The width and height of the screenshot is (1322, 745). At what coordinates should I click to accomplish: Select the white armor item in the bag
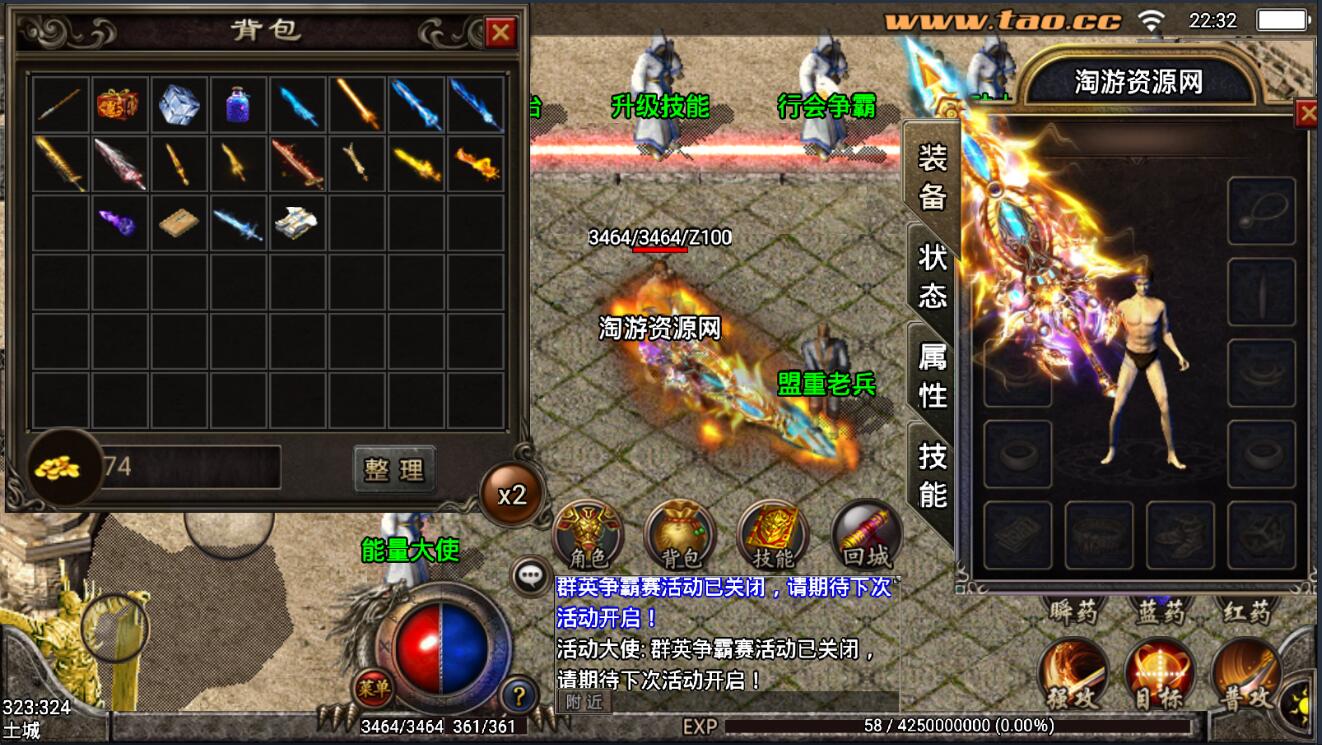click(x=297, y=222)
